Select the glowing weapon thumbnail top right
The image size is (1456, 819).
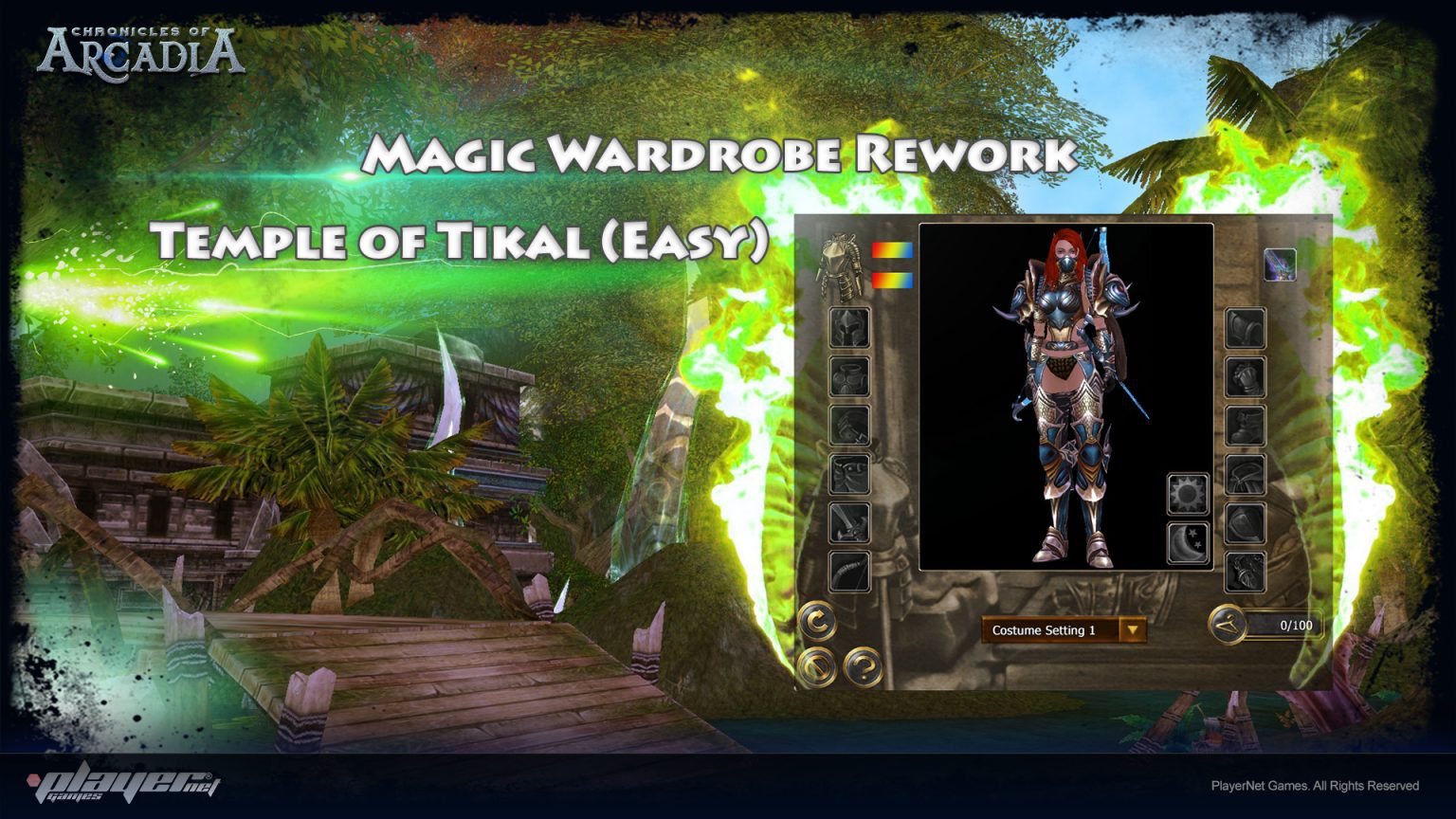point(1281,266)
